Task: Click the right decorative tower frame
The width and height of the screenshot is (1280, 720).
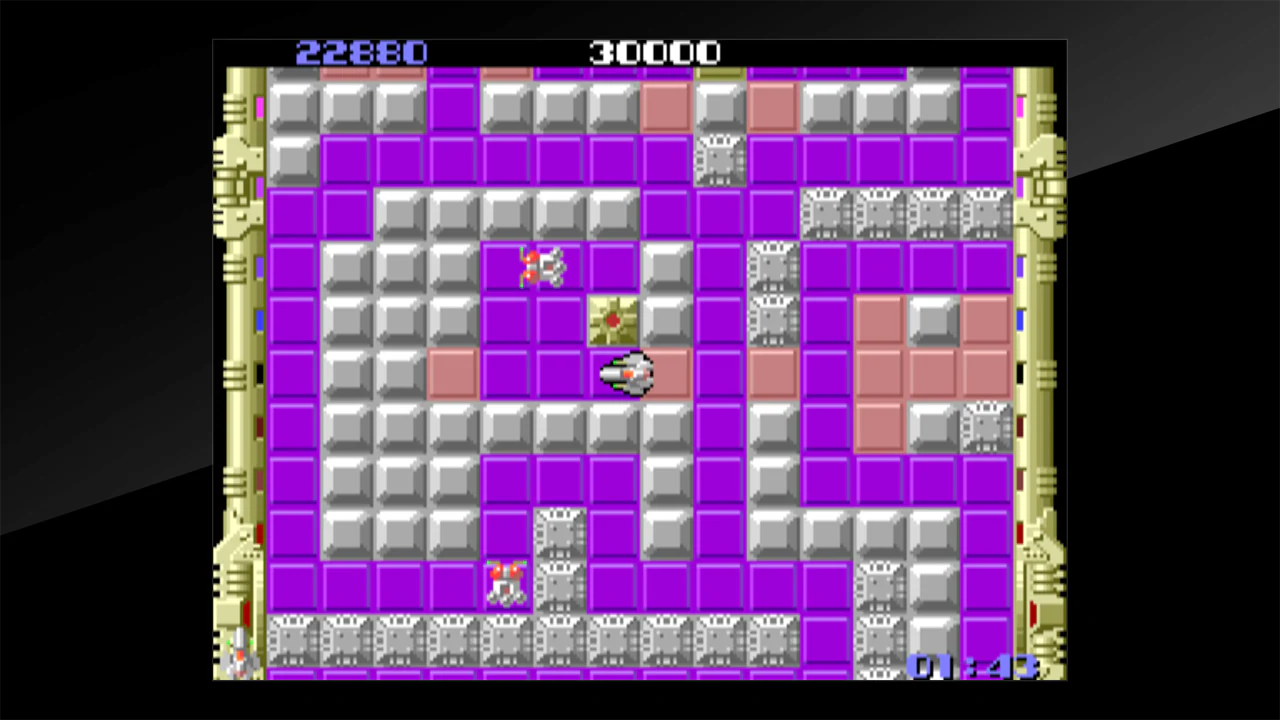Action: click(1042, 300)
